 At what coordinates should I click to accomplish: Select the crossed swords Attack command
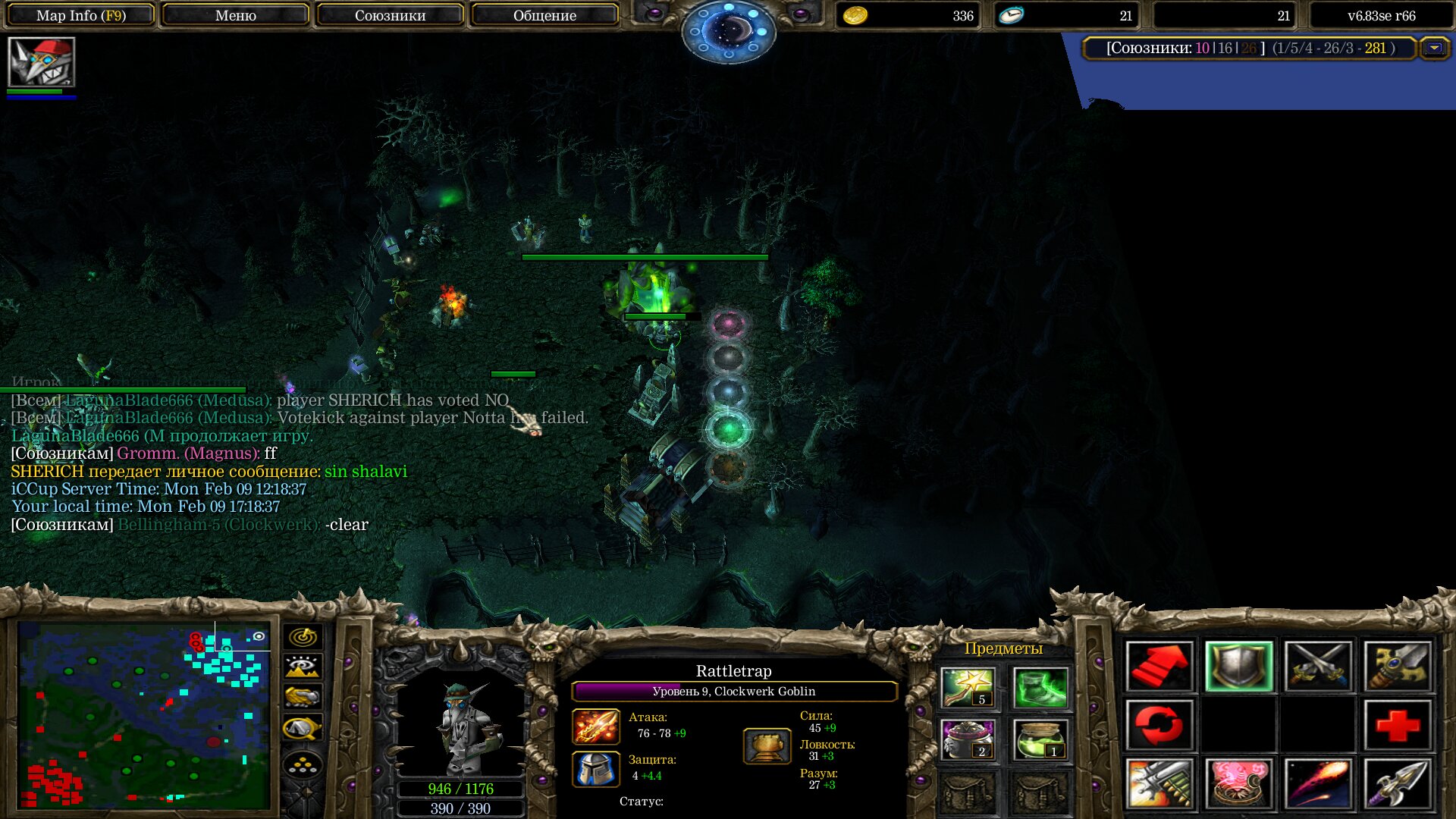pos(1318,667)
